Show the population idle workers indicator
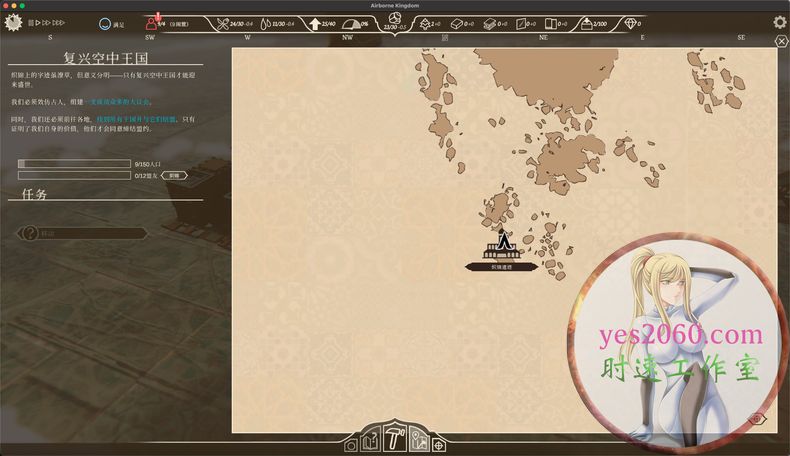The image size is (790, 456). click(153, 22)
